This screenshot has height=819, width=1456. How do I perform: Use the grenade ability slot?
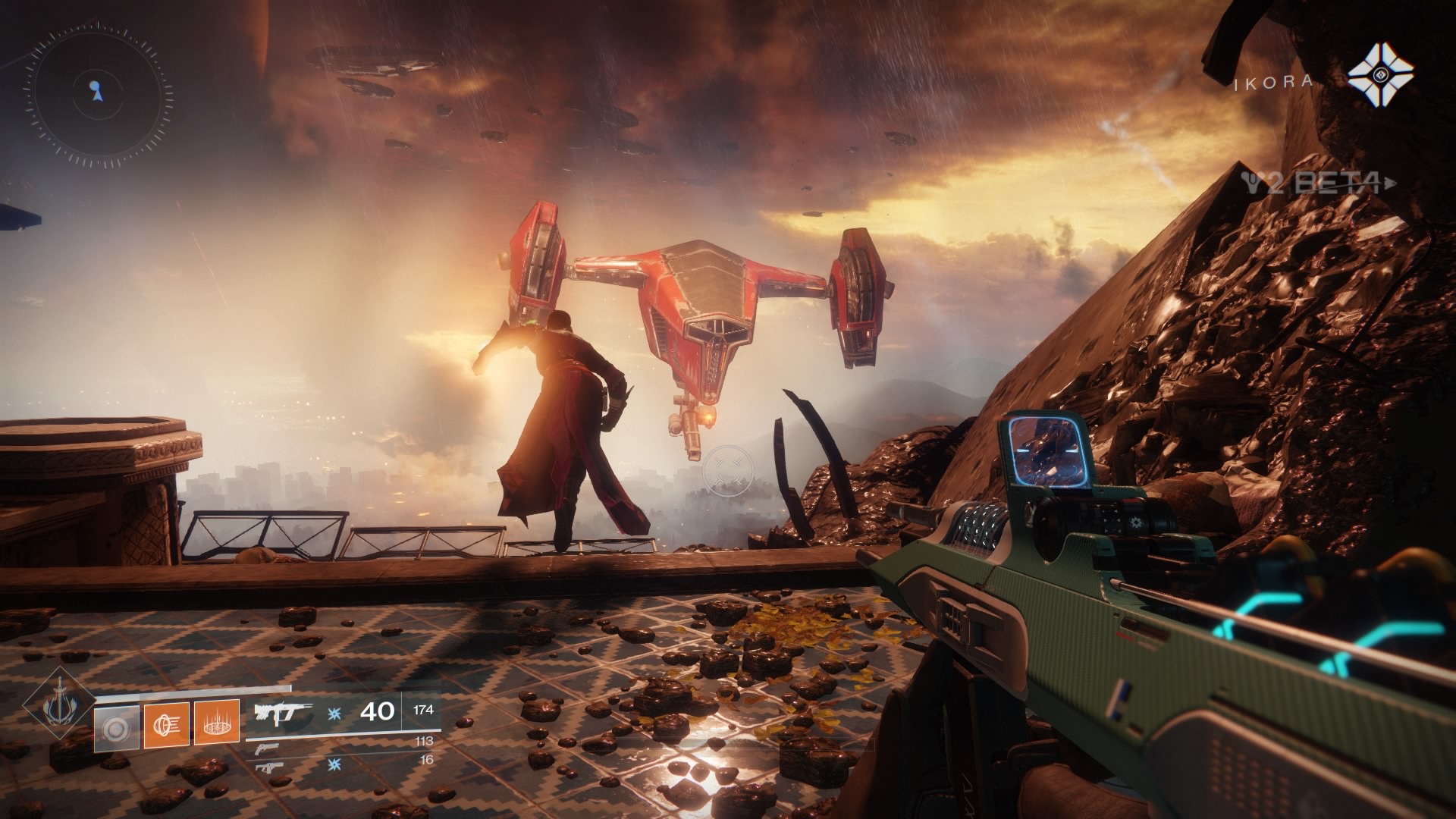[x=117, y=729]
